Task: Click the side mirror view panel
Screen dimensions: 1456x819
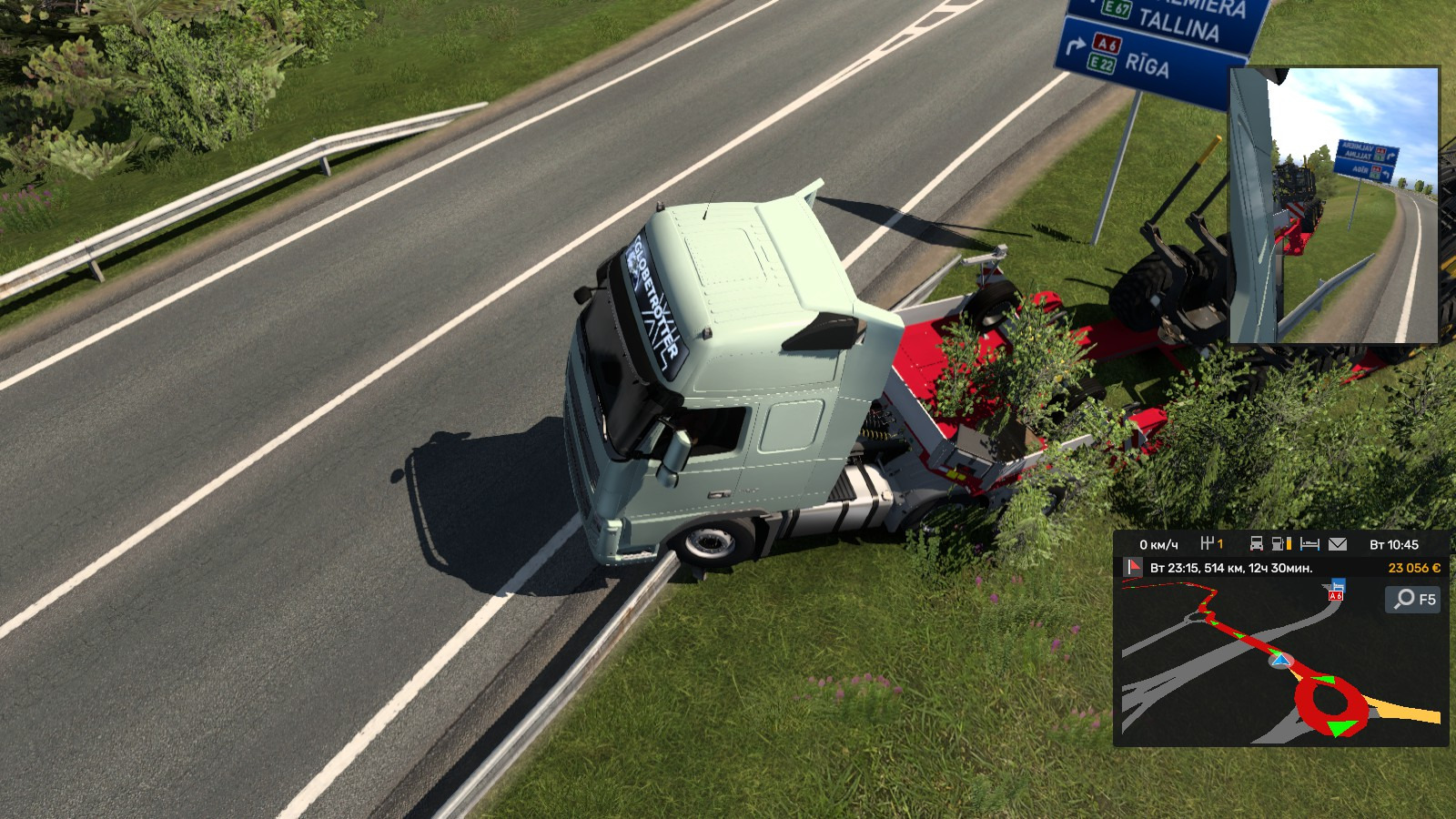Action: 1334,206
